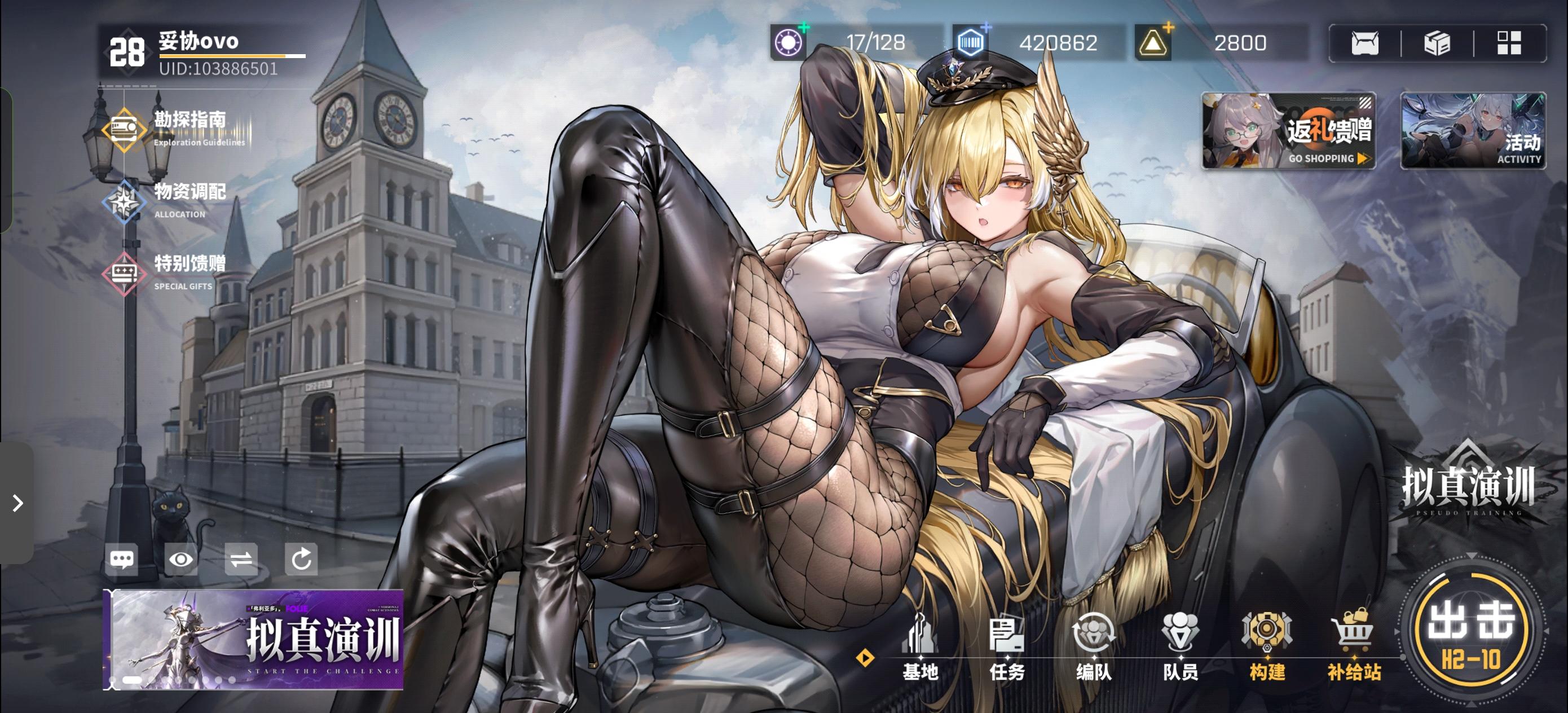The image size is (1568, 713).
Task: Toggle the eye icon to hide the UI
Action: (x=182, y=559)
